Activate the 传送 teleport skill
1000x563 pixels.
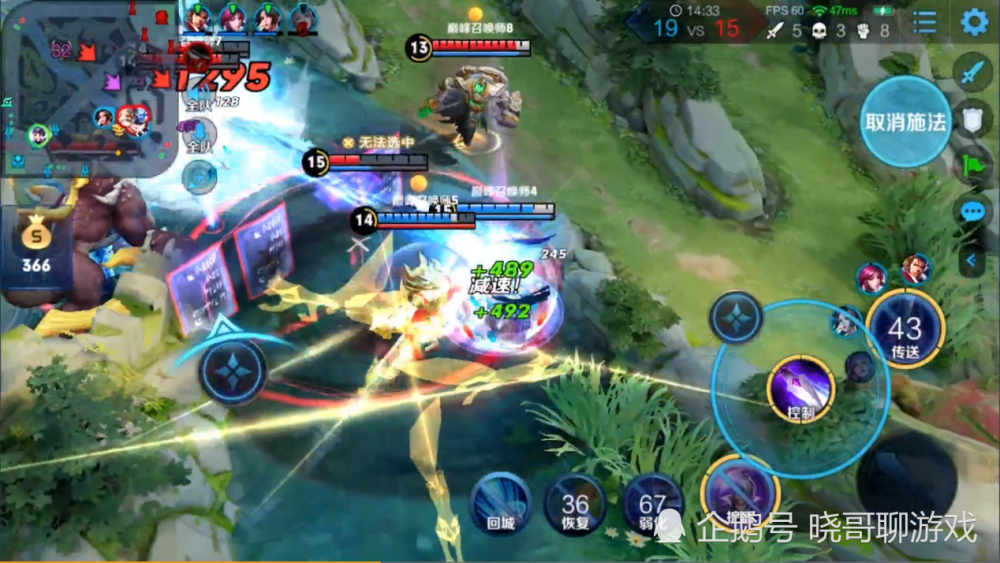point(905,332)
